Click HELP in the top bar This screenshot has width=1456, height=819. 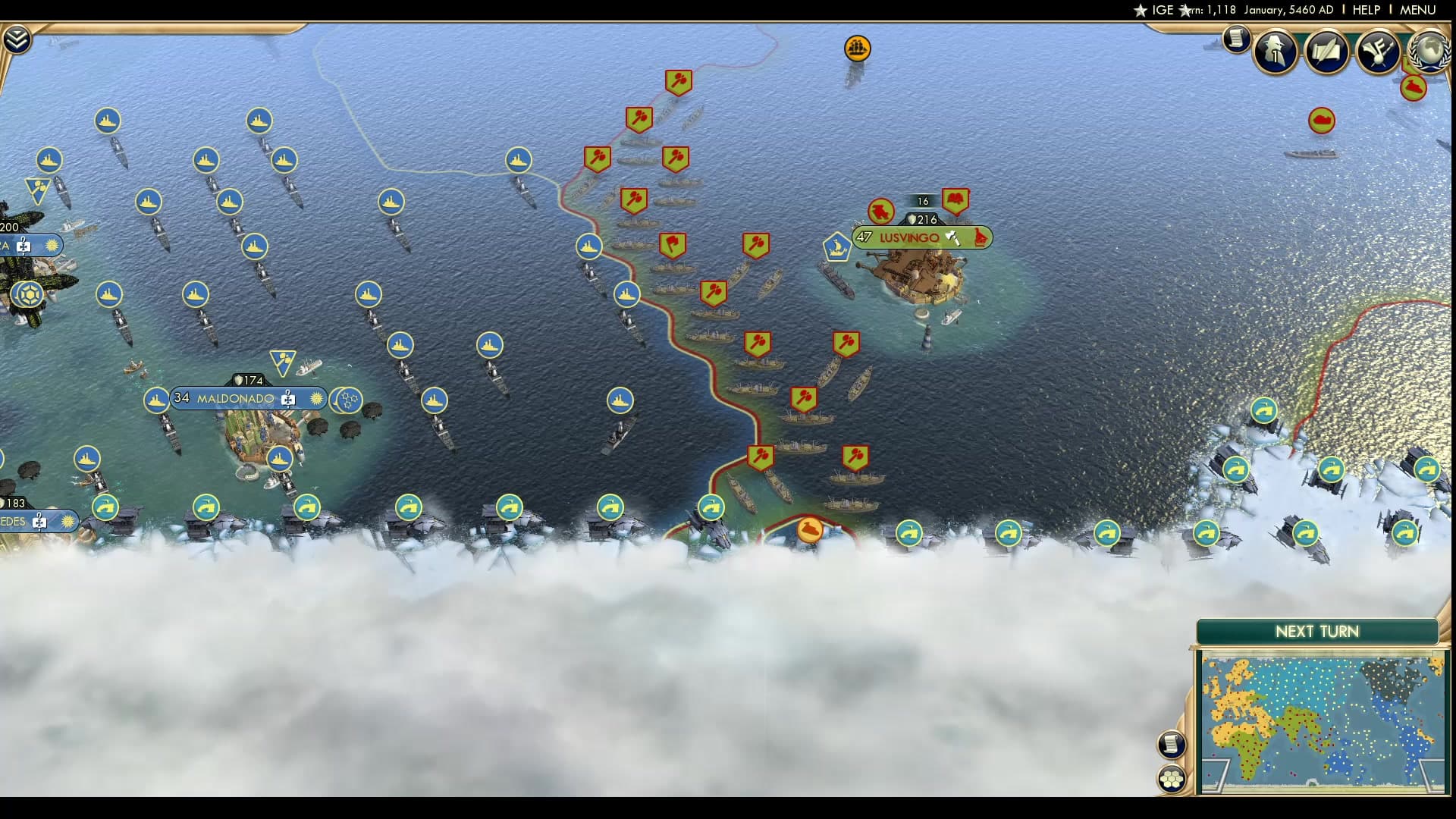[x=1366, y=11]
